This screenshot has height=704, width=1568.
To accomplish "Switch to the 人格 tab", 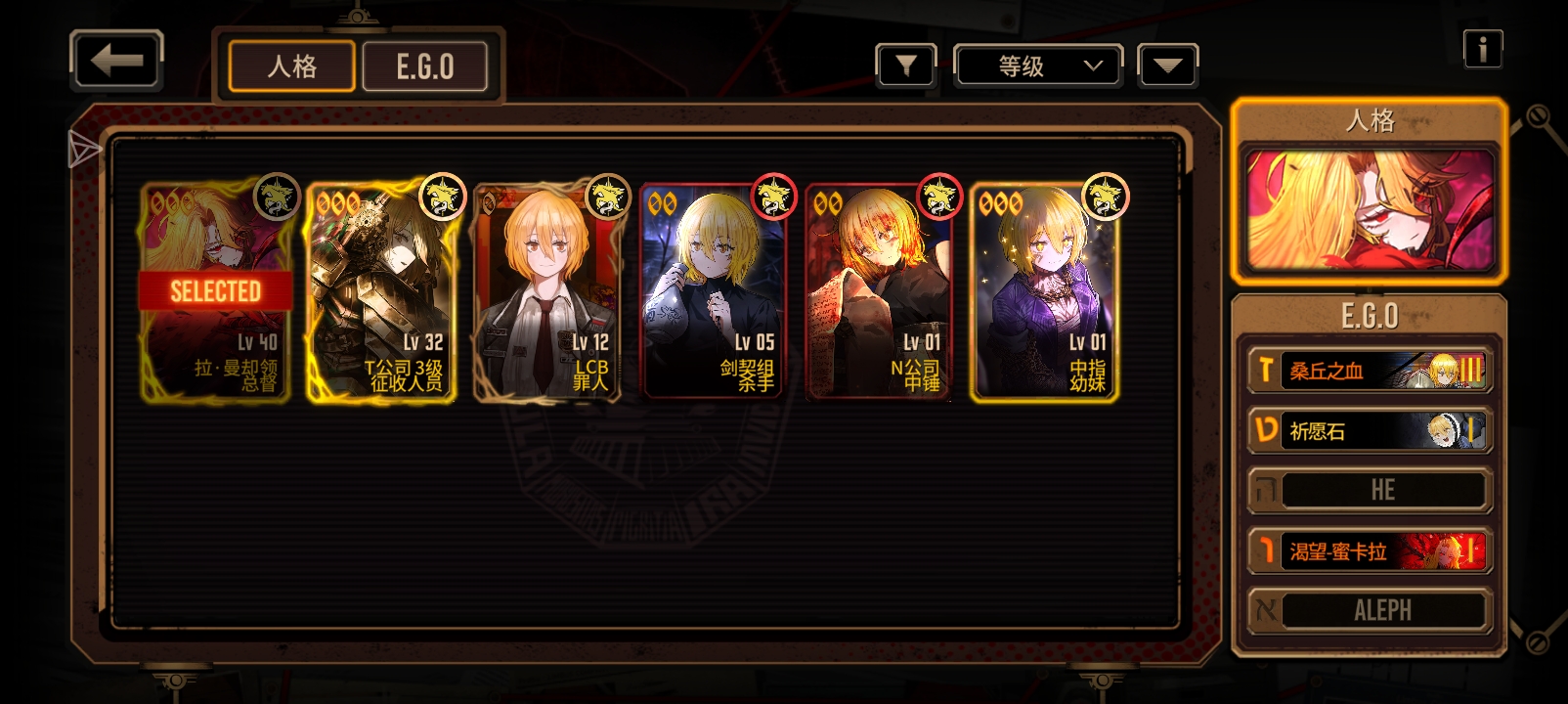I will click(x=291, y=66).
